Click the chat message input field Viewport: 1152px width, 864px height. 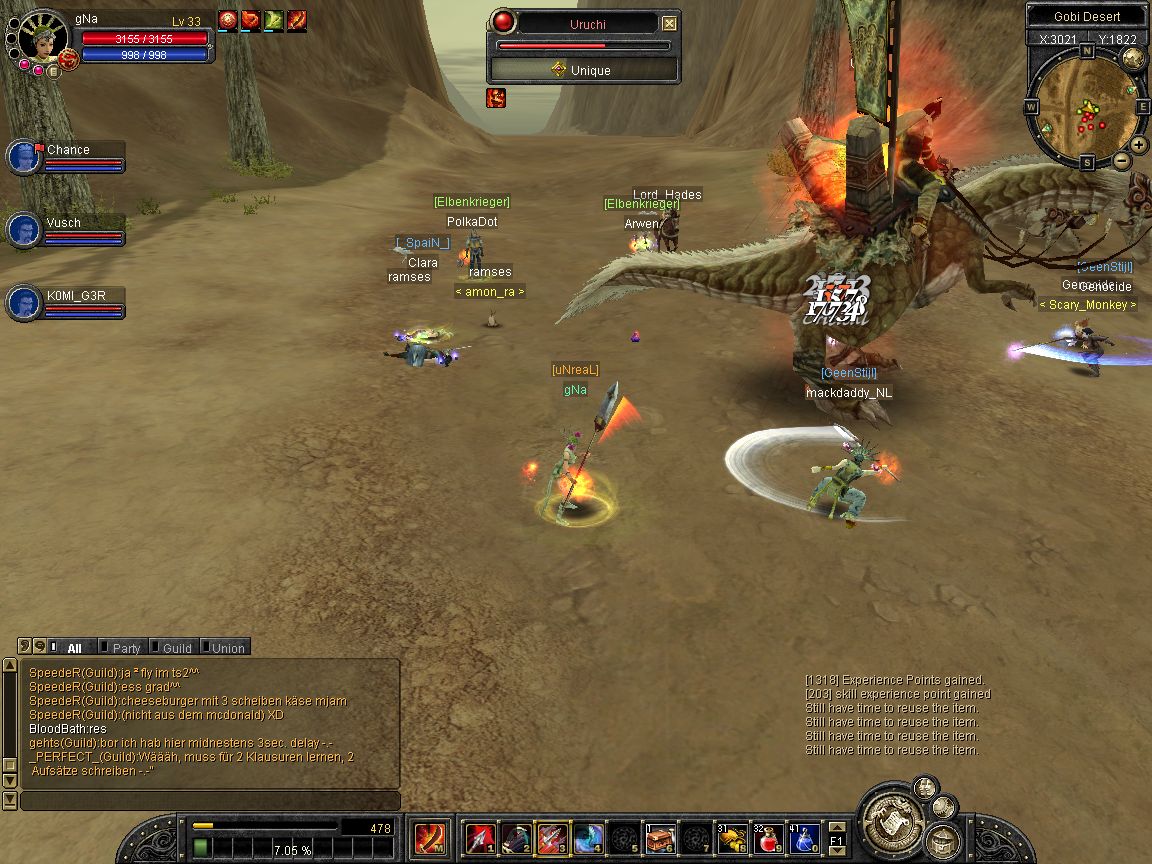tap(210, 801)
